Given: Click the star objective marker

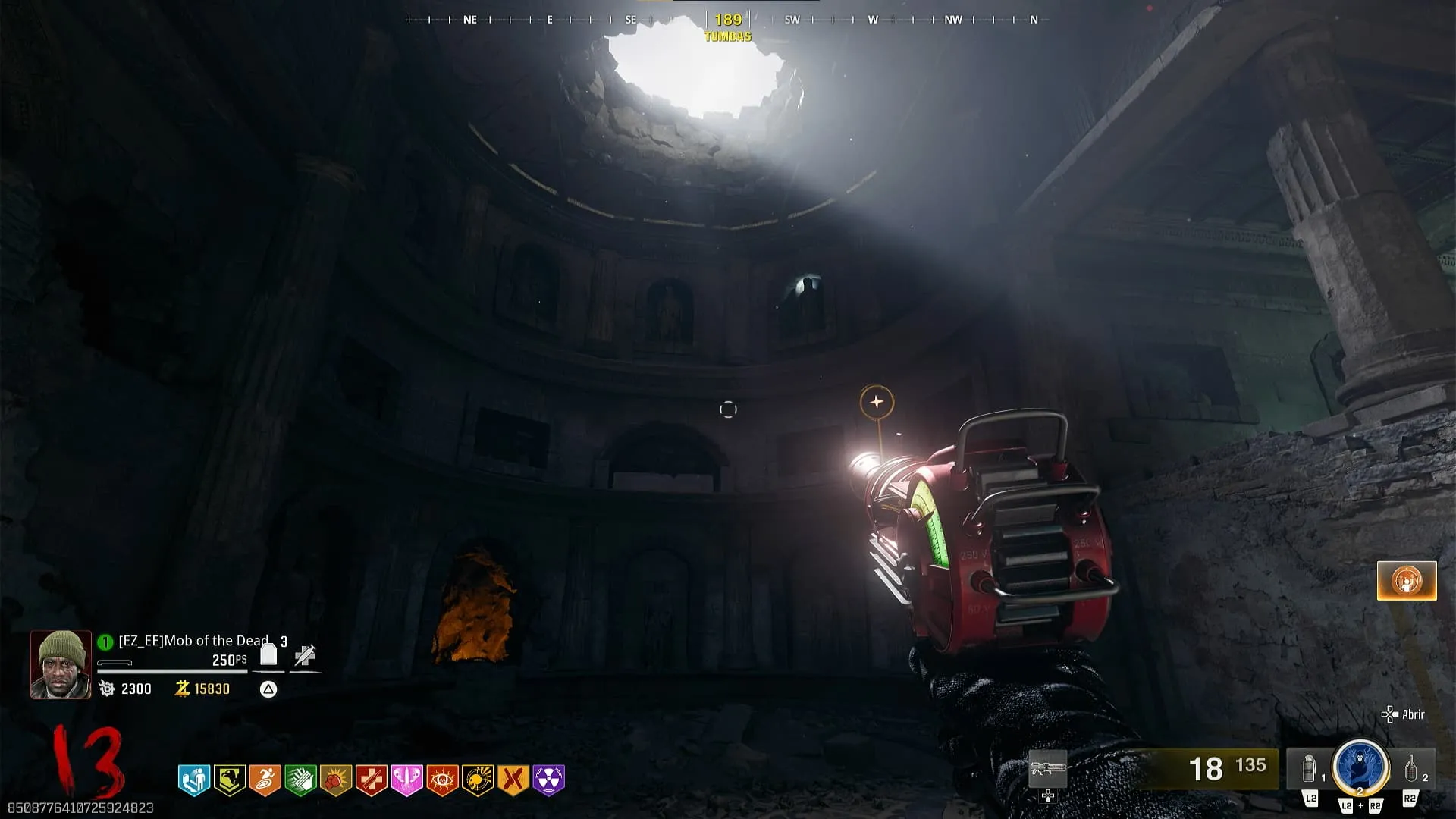Looking at the screenshot, I should coord(877,402).
